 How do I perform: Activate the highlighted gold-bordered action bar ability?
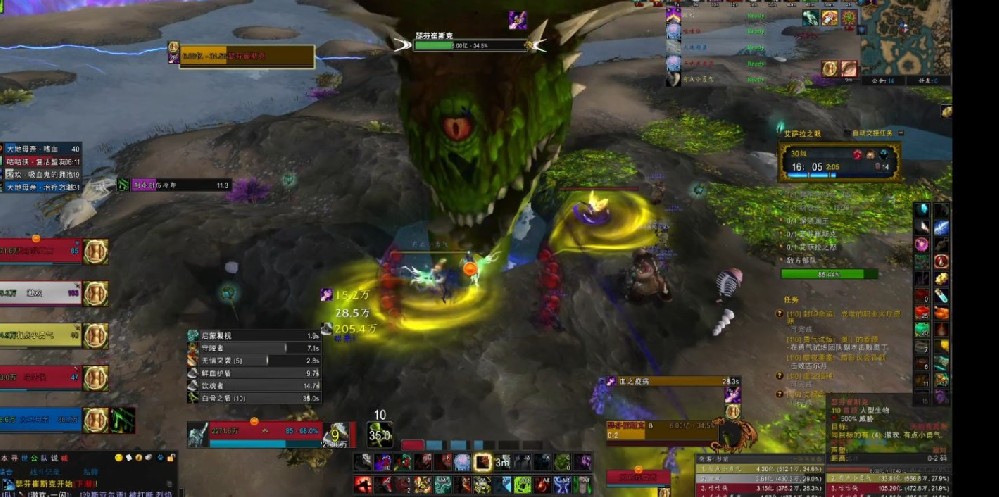(x=482, y=461)
